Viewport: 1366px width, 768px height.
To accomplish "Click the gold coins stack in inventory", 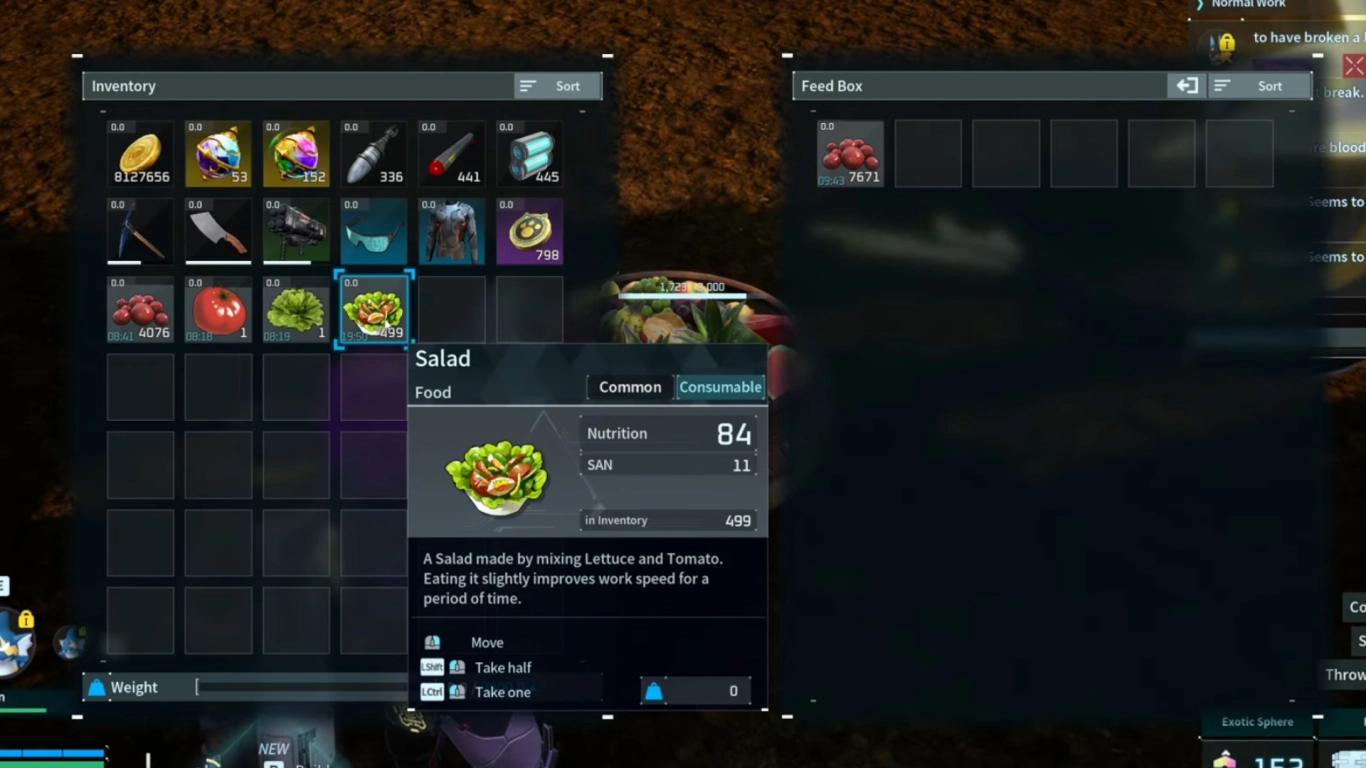I will [x=140, y=153].
